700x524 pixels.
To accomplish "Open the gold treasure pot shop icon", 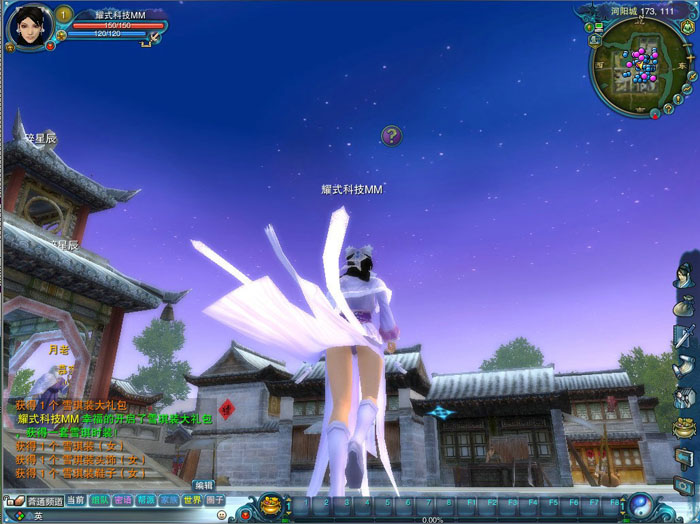I will coord(684,429).
